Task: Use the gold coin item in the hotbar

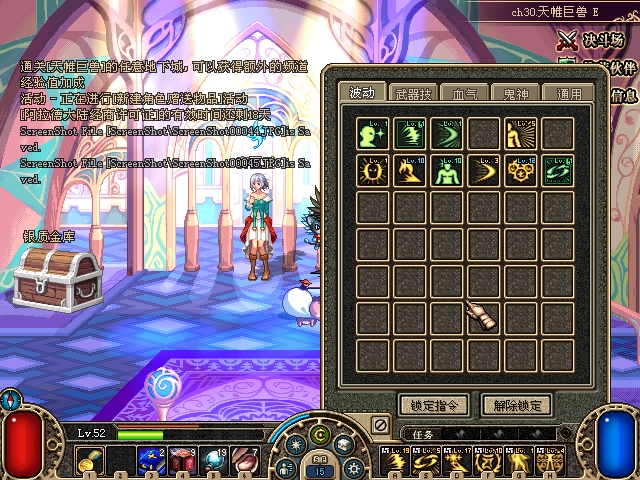Action: click(x=90, y=462)
